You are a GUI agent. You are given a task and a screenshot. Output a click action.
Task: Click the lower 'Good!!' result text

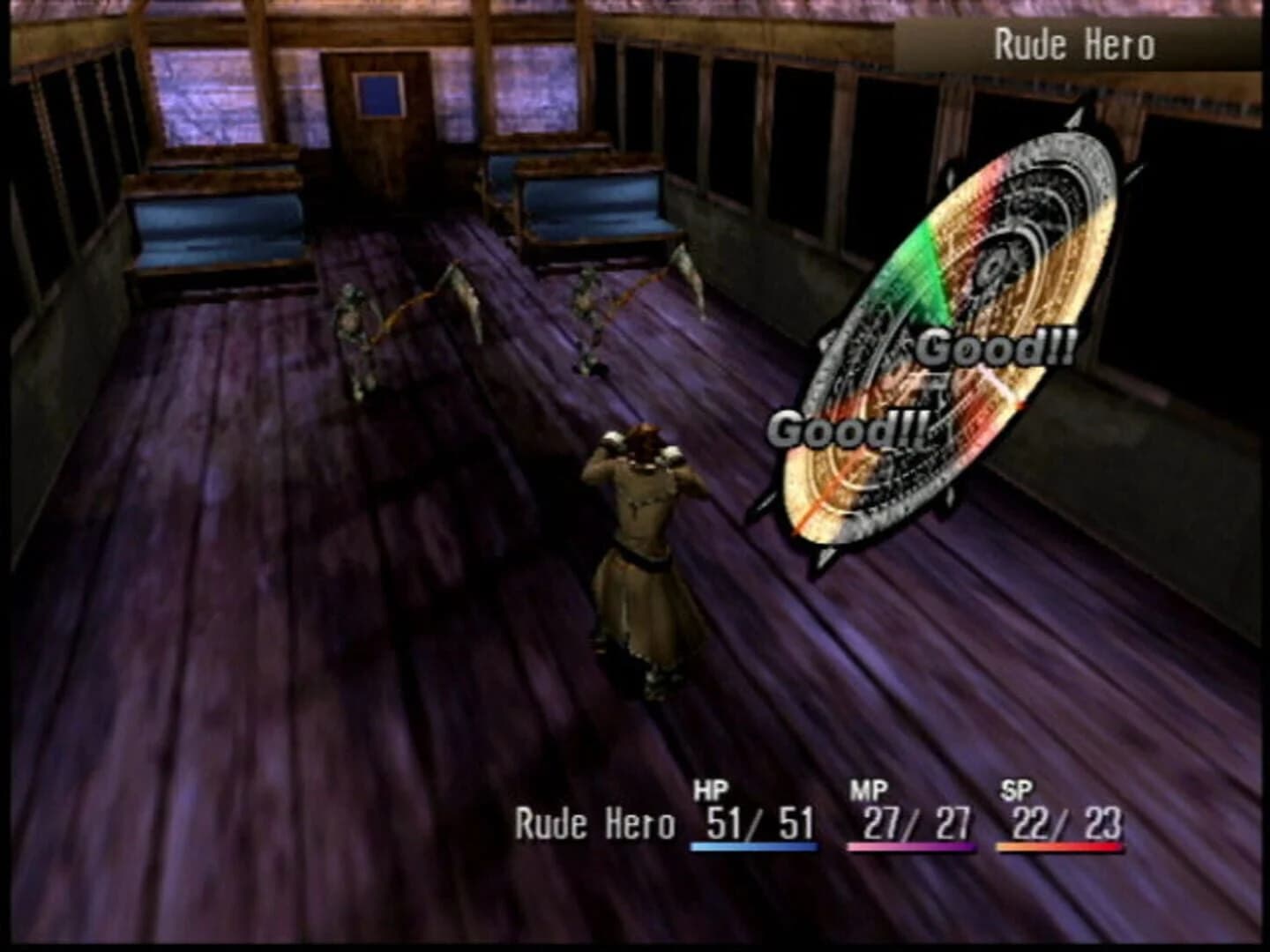848,429
